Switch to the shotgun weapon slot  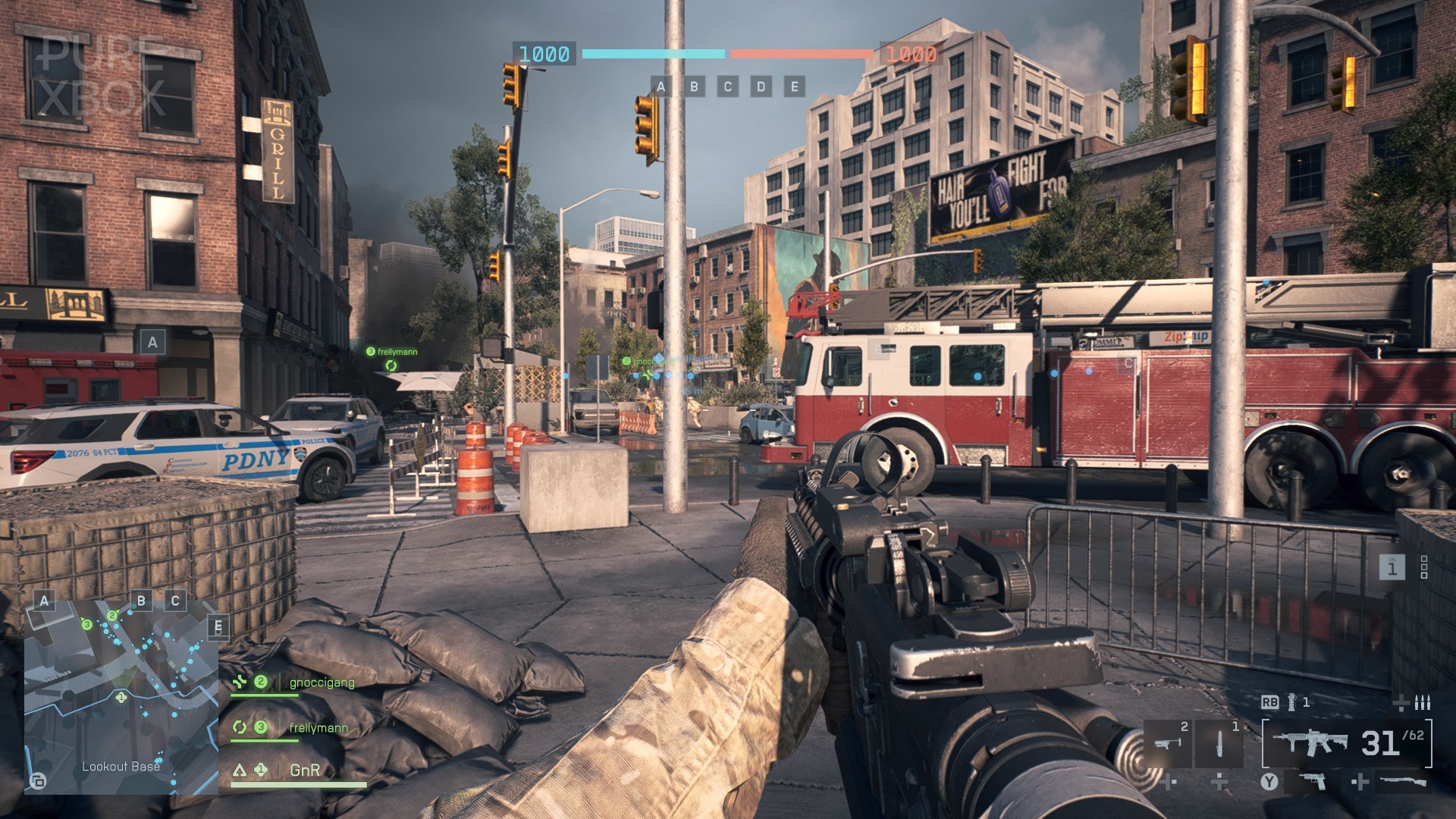(x=1403, y=781)
